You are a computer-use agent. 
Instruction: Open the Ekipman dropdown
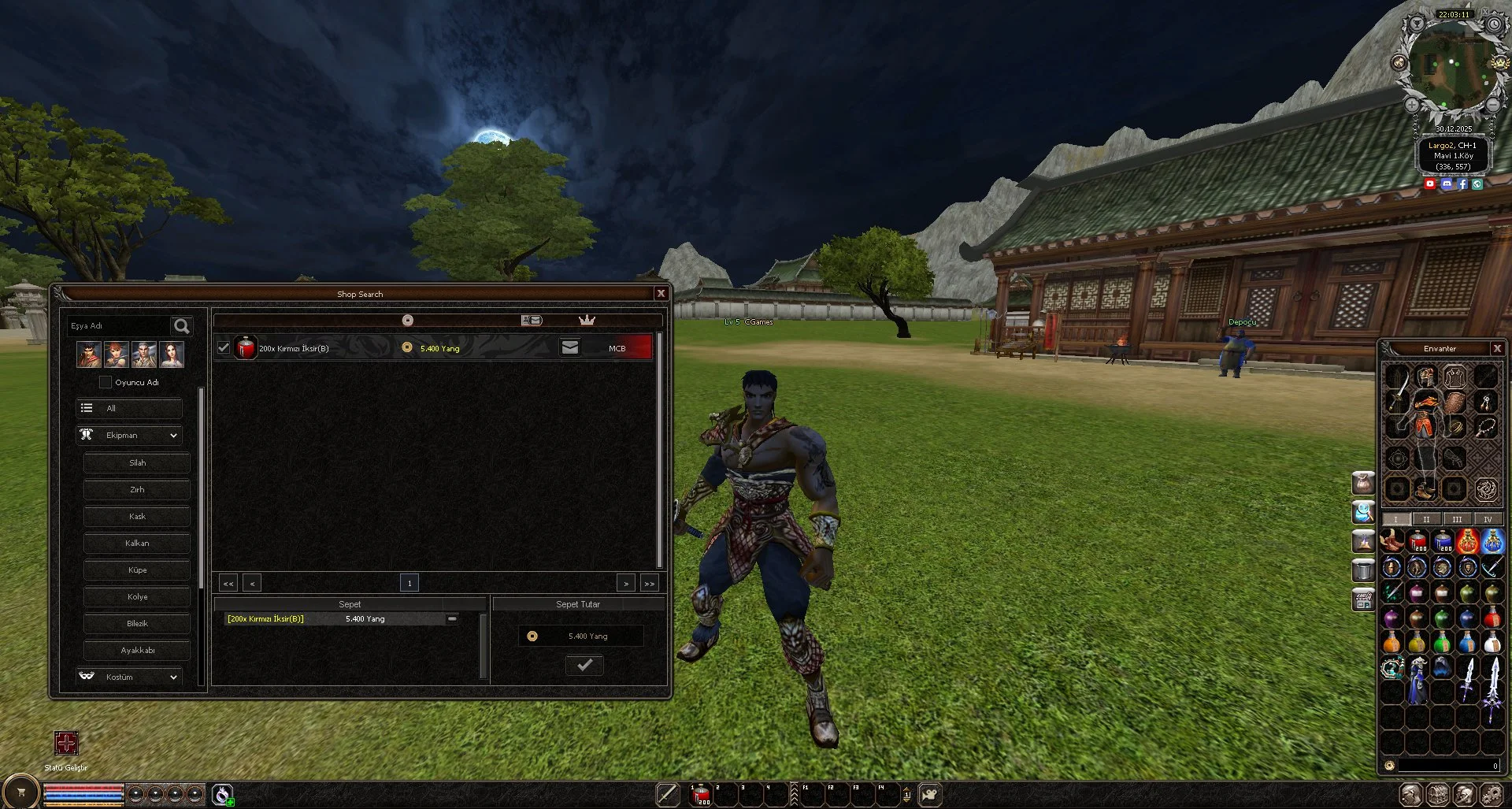[x=128, y=435]
